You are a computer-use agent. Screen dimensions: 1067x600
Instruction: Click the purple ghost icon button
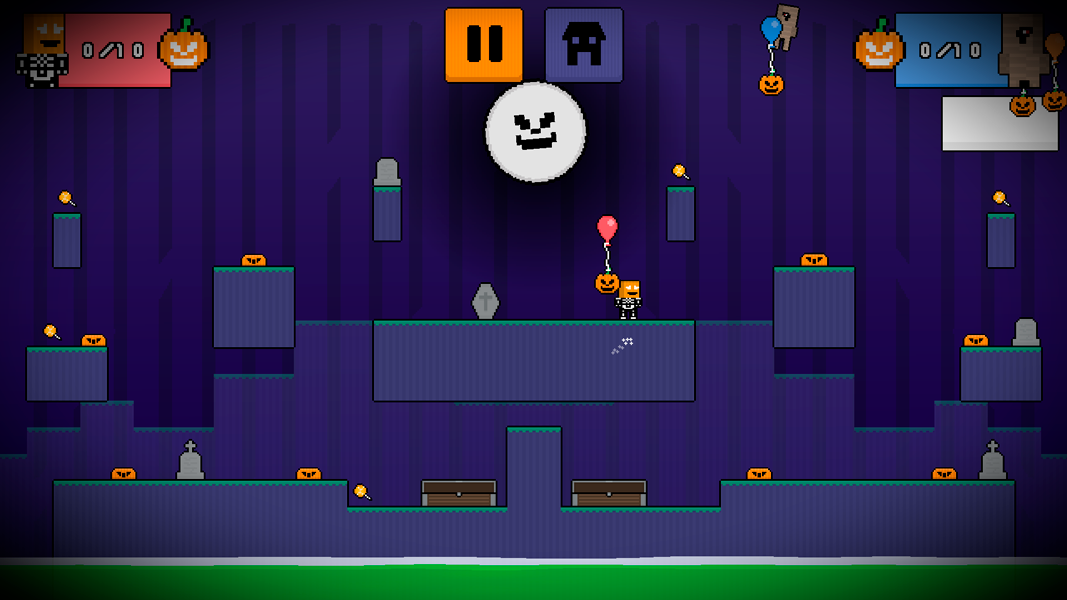[x=584, y=45]
